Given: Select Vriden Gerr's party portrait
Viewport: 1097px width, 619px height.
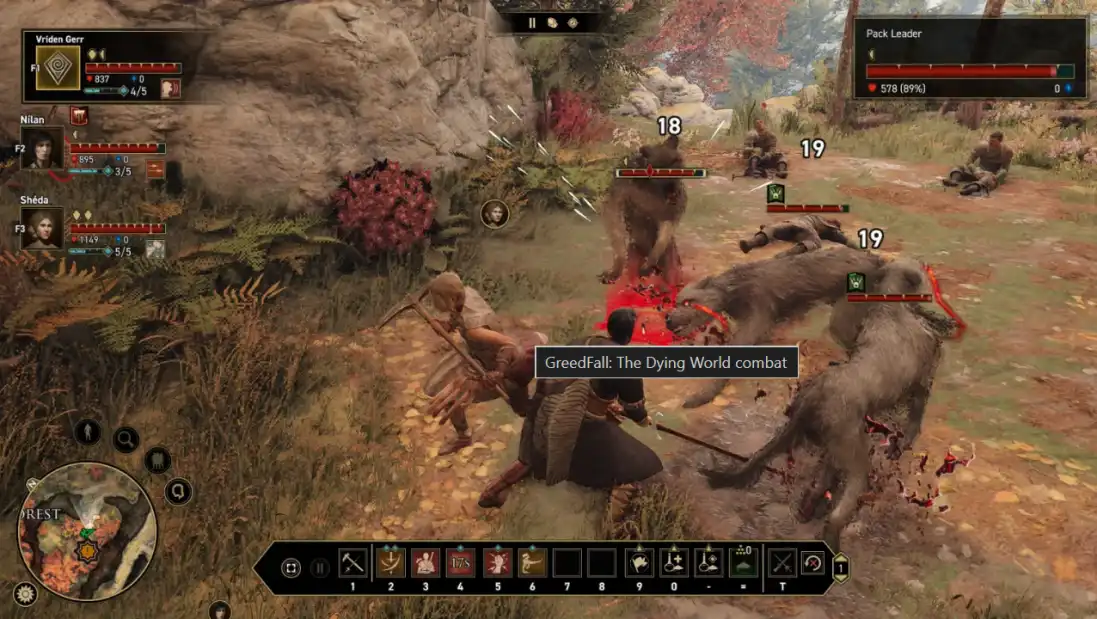Looking at the screenshot, I should [58, 69].
